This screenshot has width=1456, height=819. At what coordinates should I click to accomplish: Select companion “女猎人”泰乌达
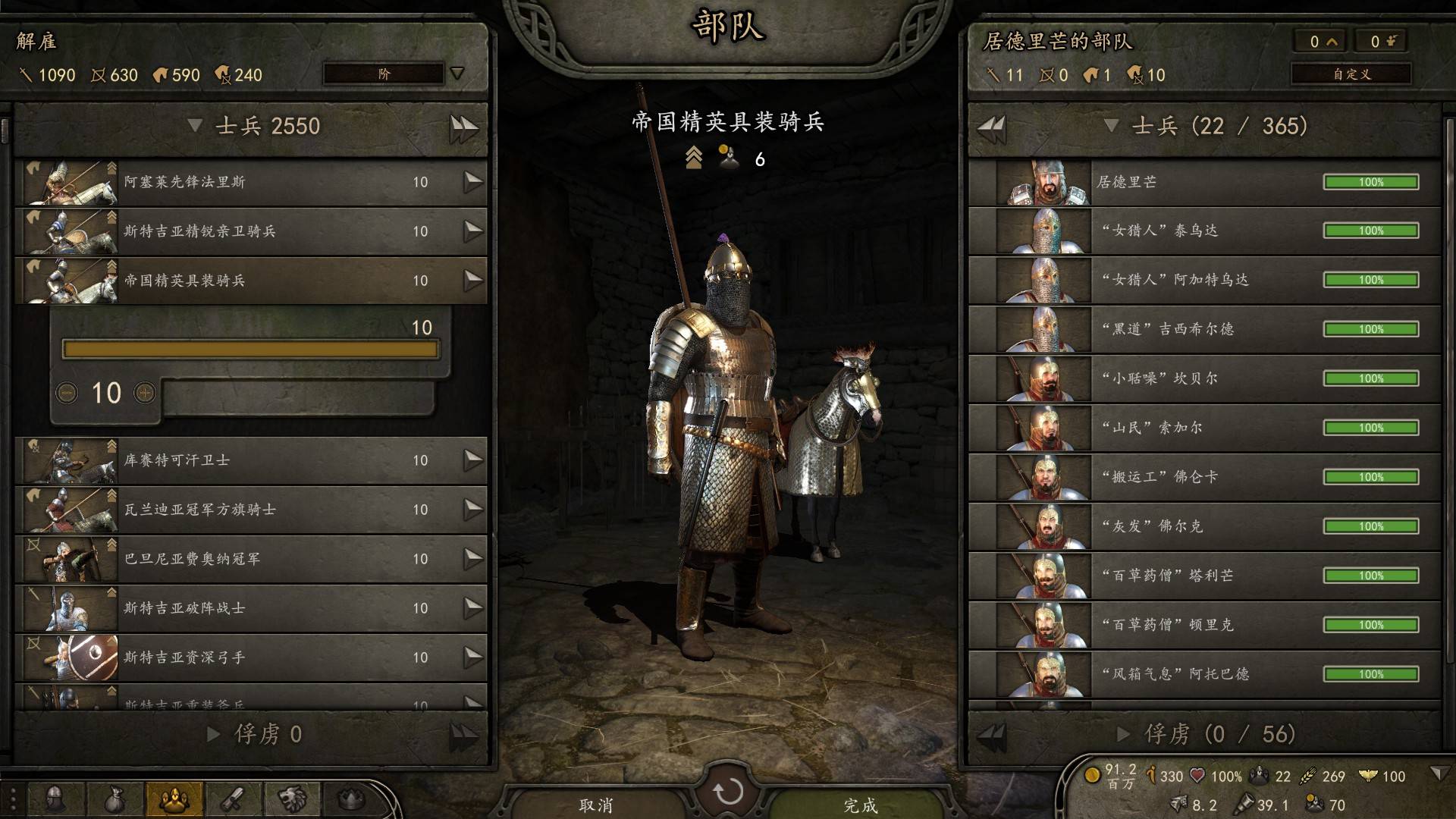click(1204, 231)
